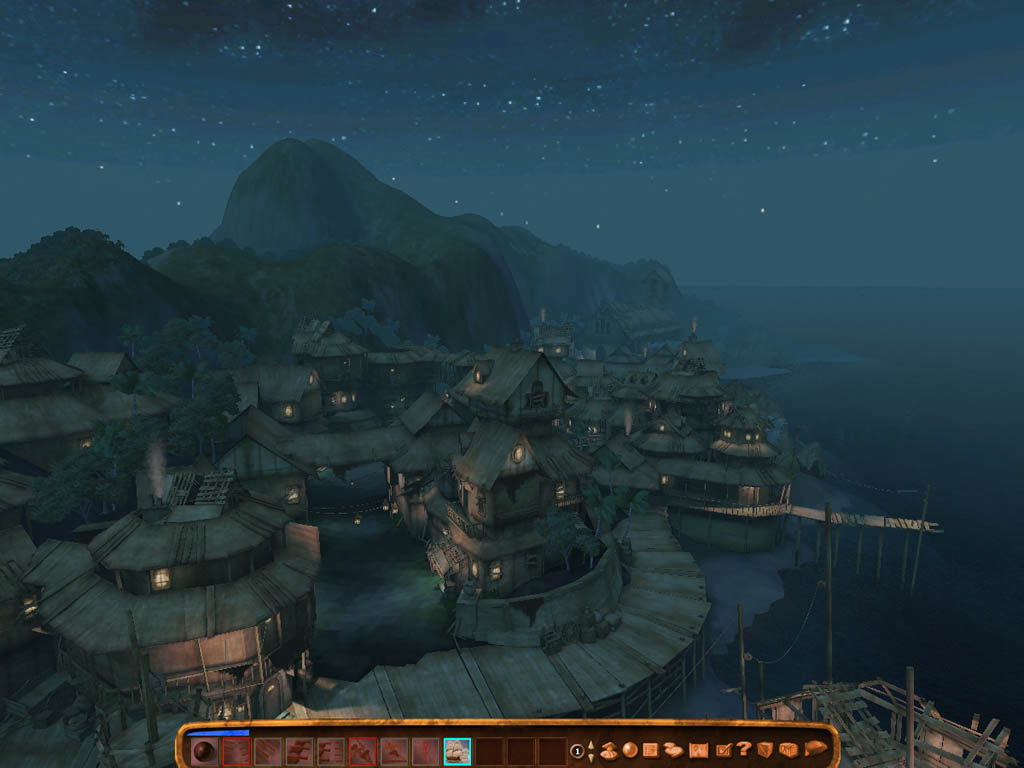Select the highlighted sailing ship hotbar slot
Screen dimensions: 1024x768
click(458, 750)
